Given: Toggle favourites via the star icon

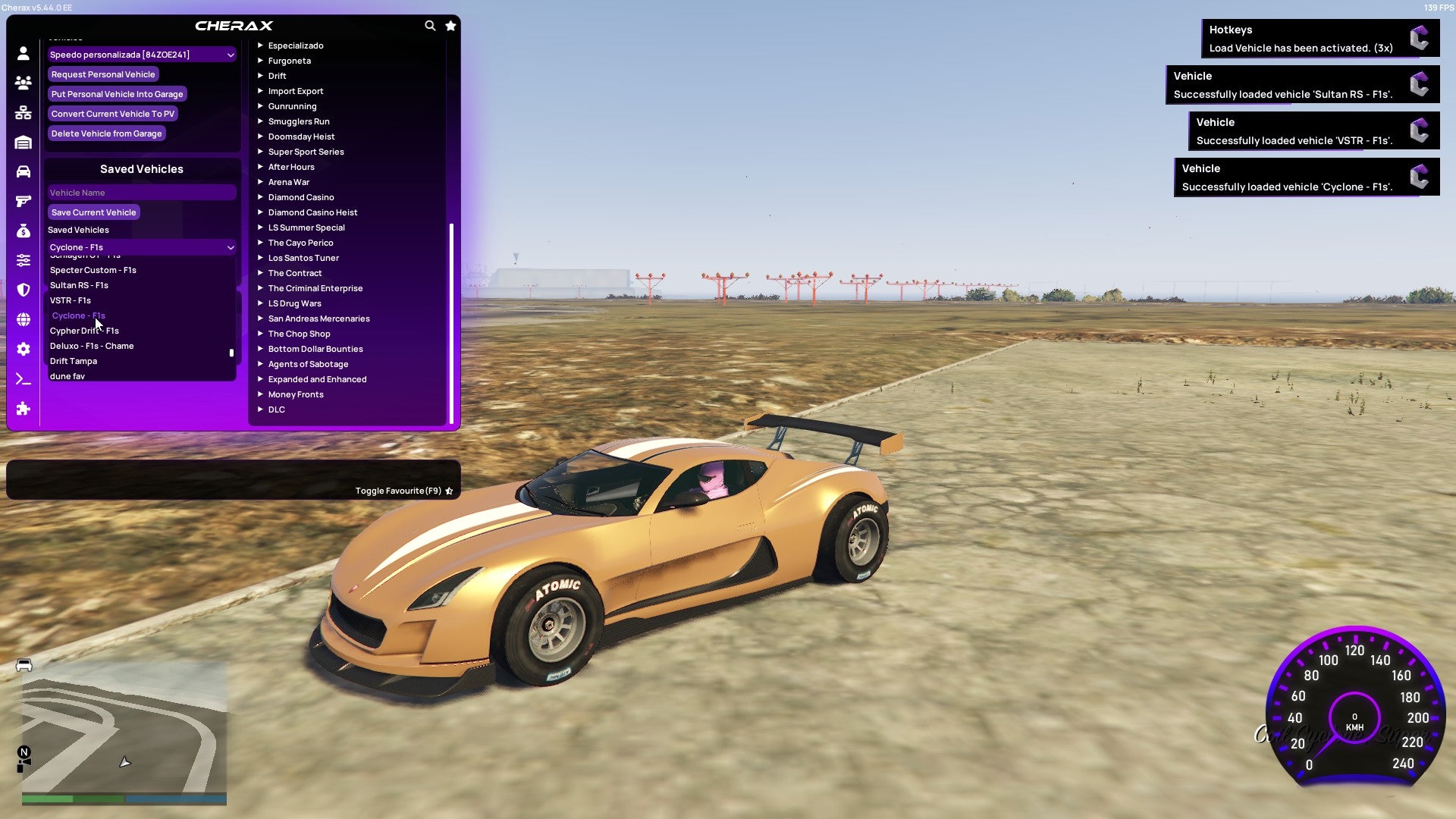Looking at the screenshot, I should coord(450,25).
